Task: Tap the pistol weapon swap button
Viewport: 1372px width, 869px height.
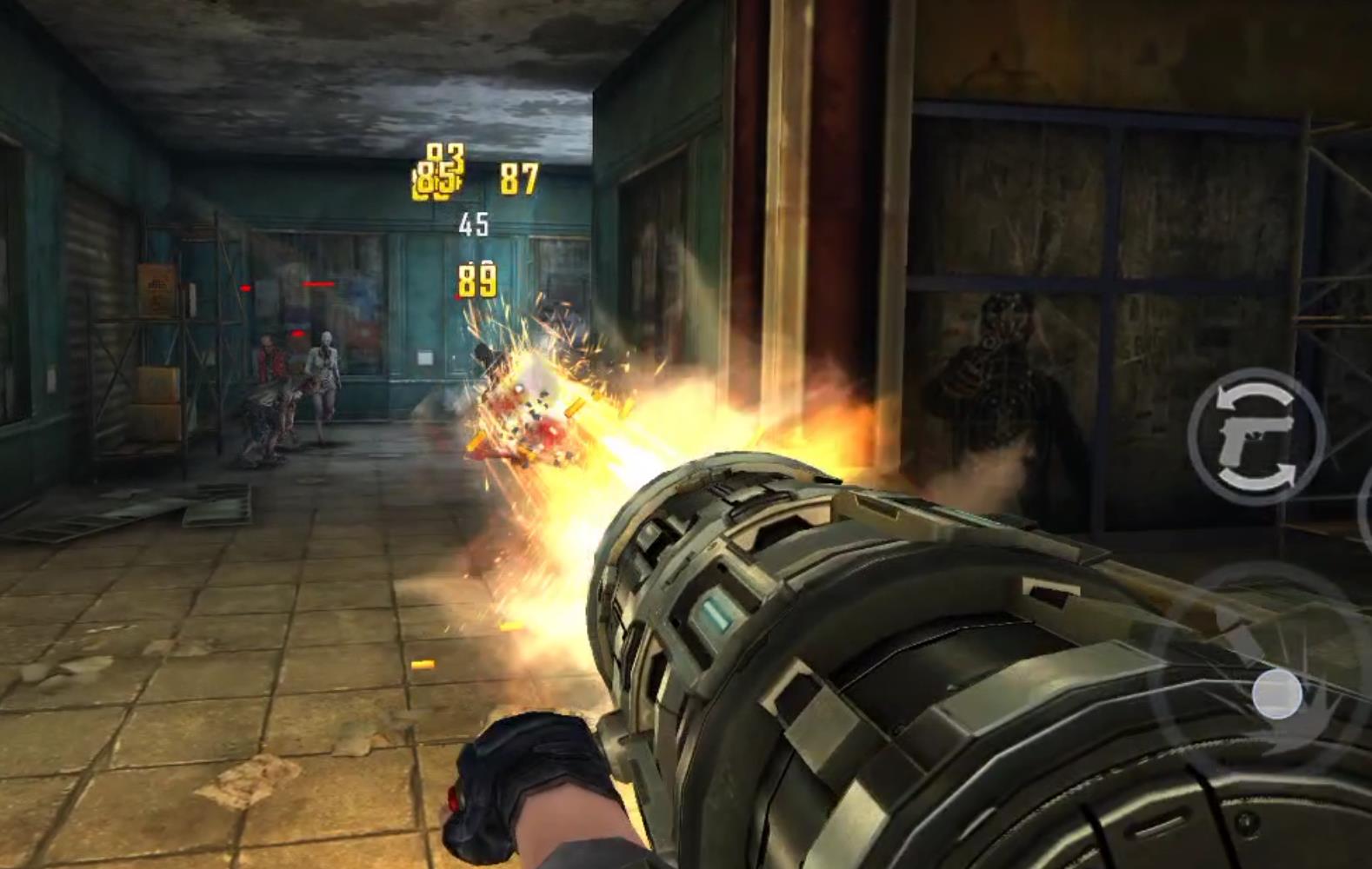Action: [1255, 435]
